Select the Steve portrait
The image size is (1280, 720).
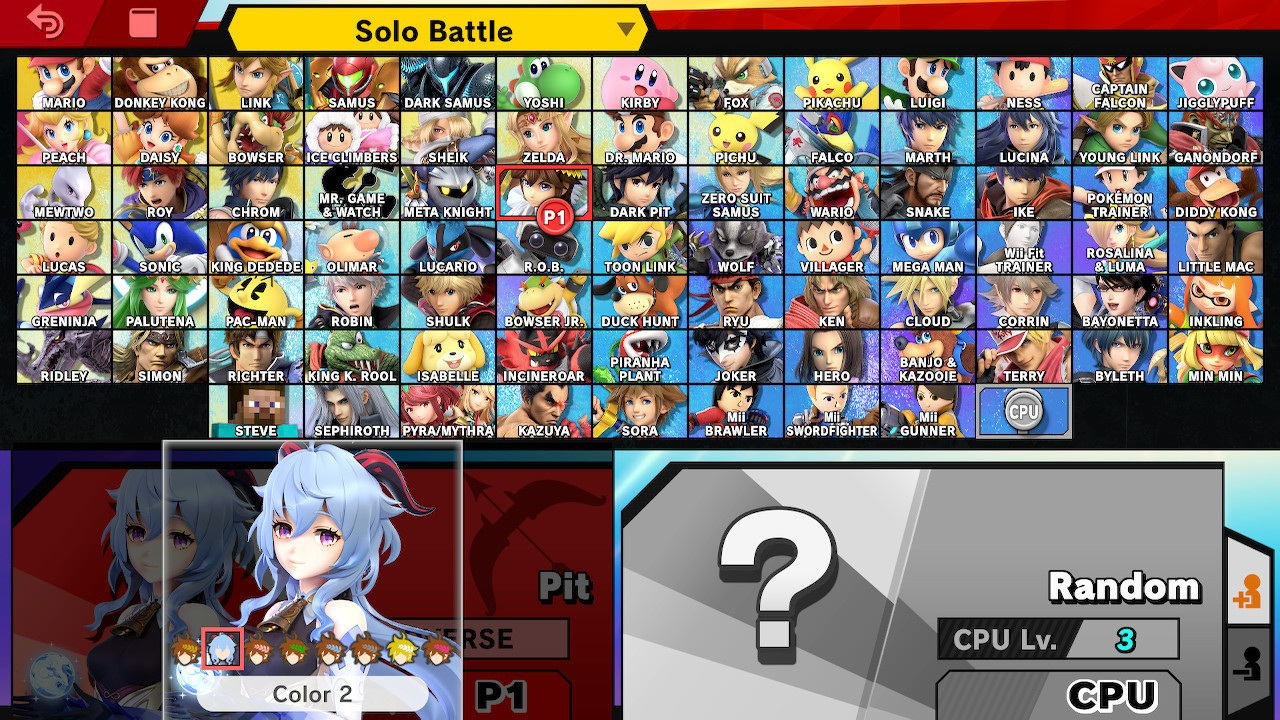coord(255,409)
